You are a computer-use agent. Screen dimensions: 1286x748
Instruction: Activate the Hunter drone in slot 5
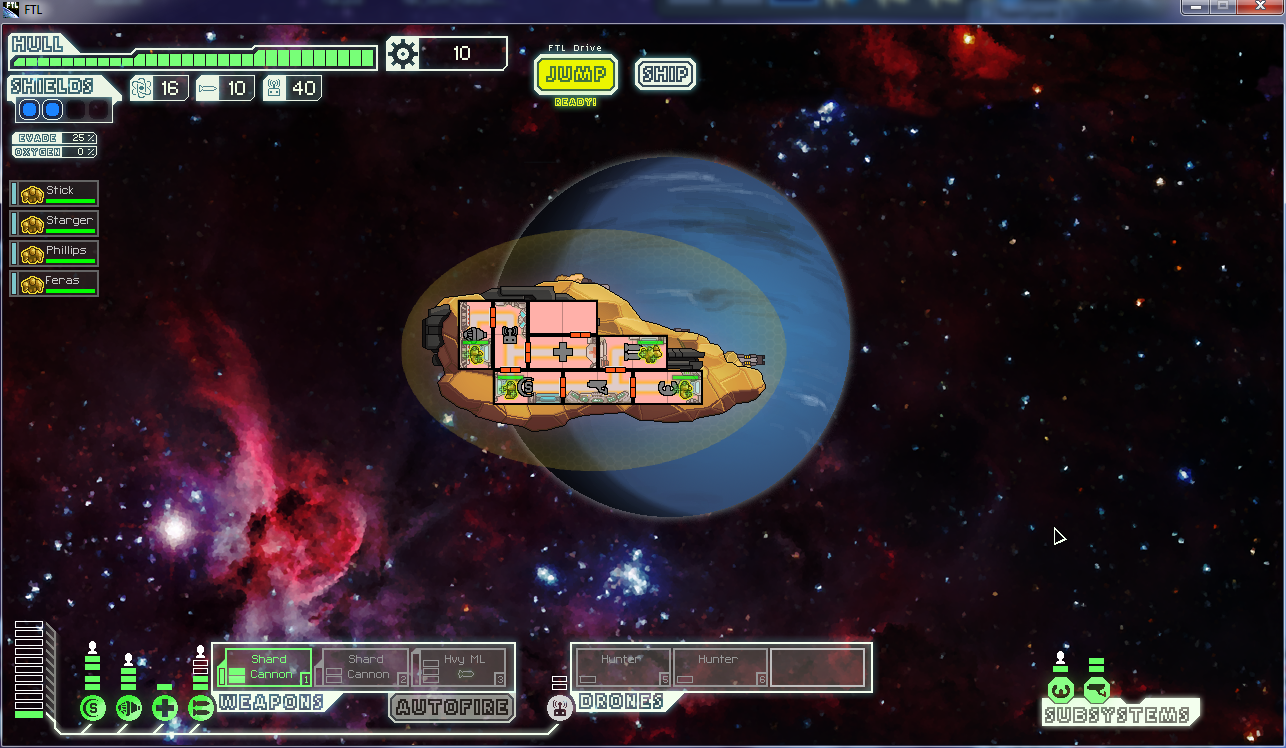(622, 668)
